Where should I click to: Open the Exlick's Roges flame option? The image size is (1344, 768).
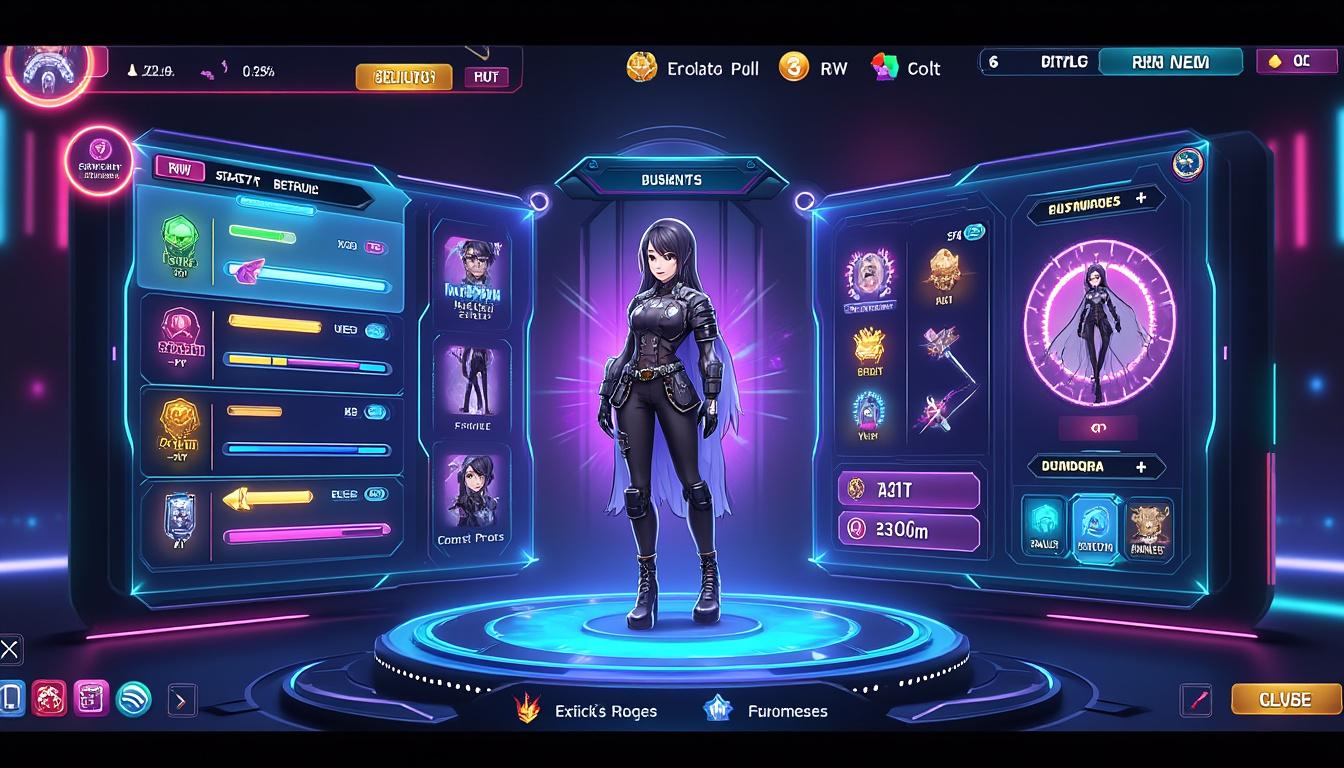click(x=586, y=711)
